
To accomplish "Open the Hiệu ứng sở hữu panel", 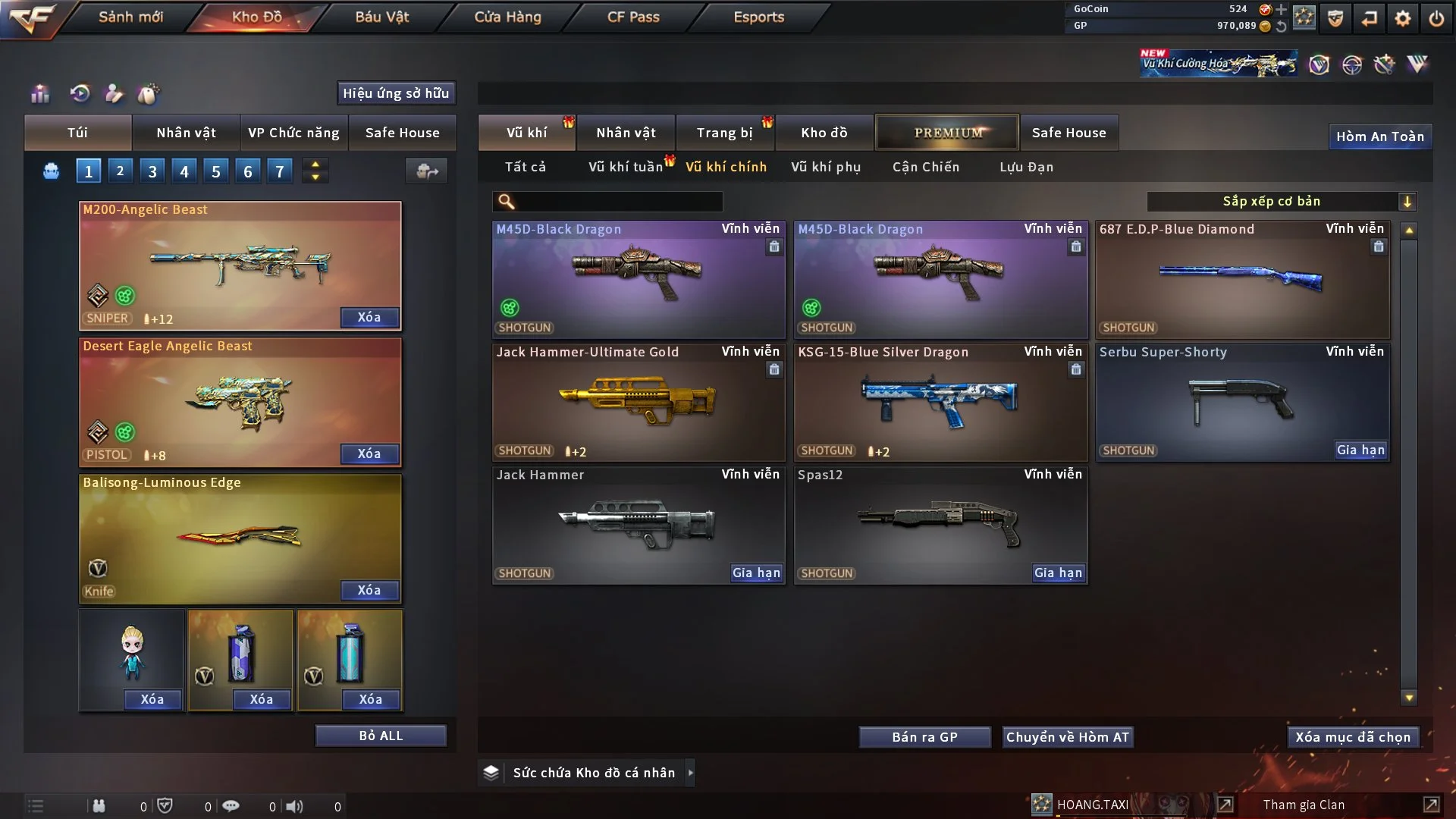I will click(396, 93).
